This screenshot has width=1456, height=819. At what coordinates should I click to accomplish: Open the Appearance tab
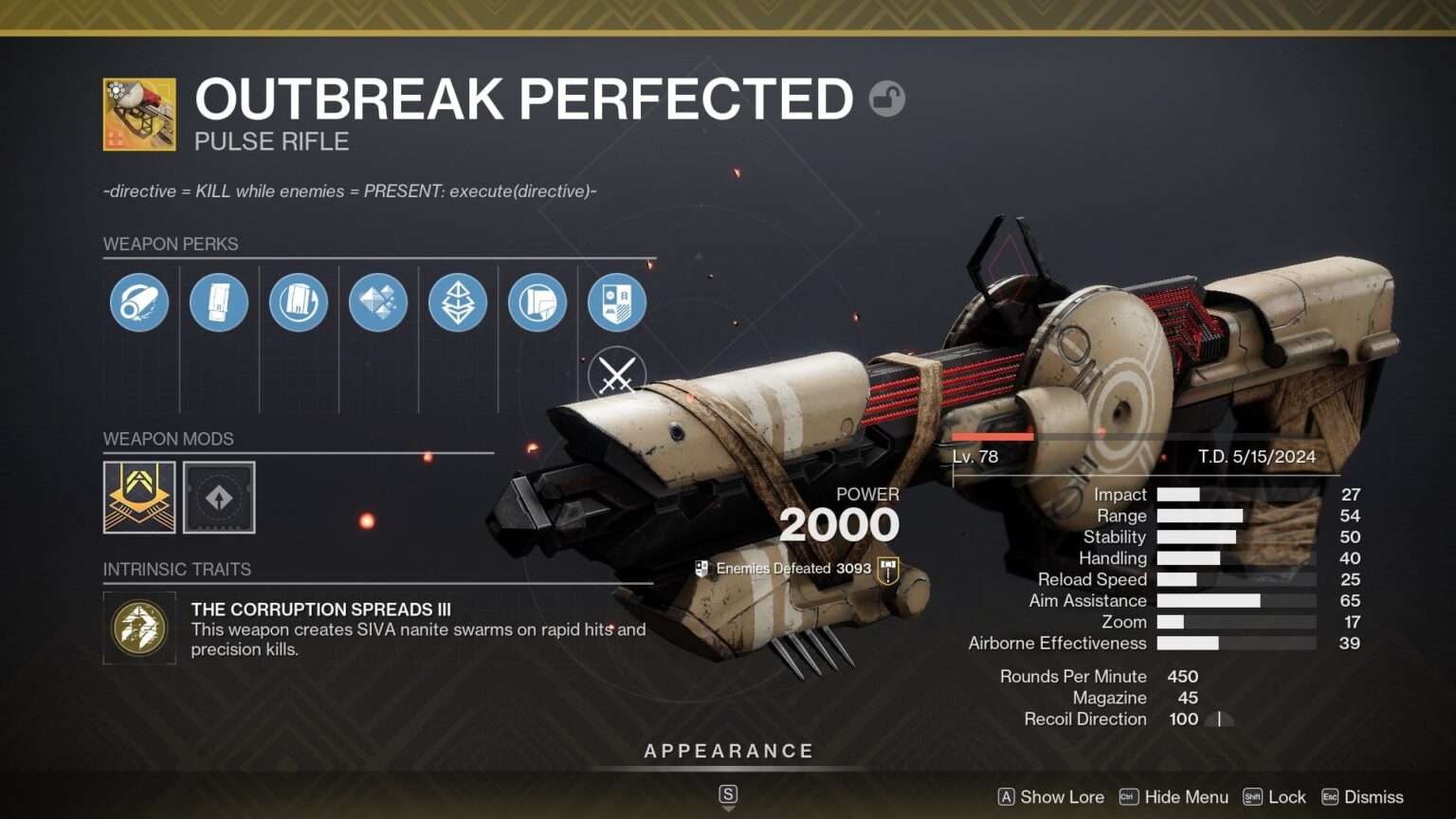click(x=728, y=750)
